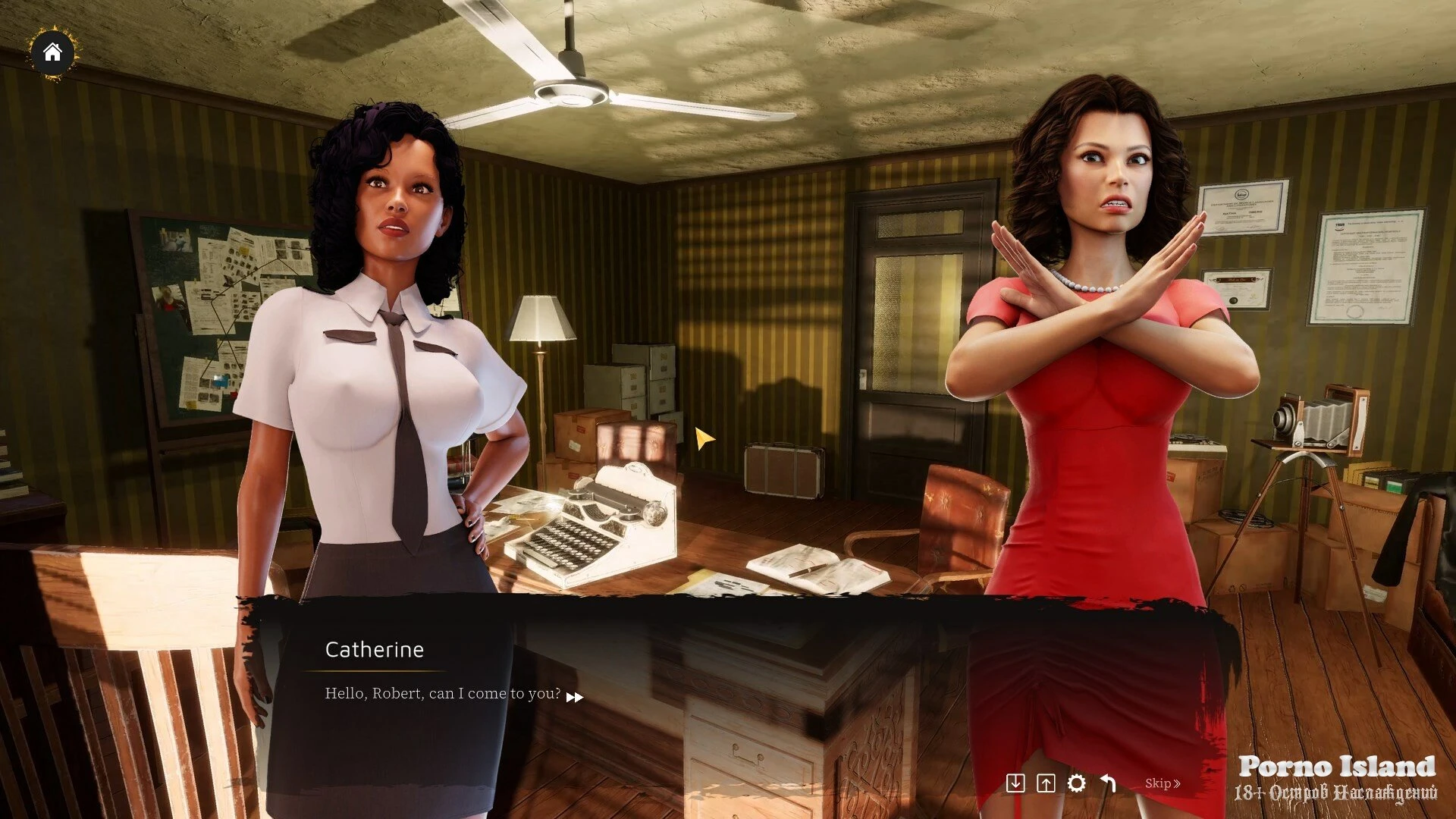Click the save icon with down arrow
The width and height of the screenshot is (1456, 819).
pyautogui.click(x=1015, y=783)
